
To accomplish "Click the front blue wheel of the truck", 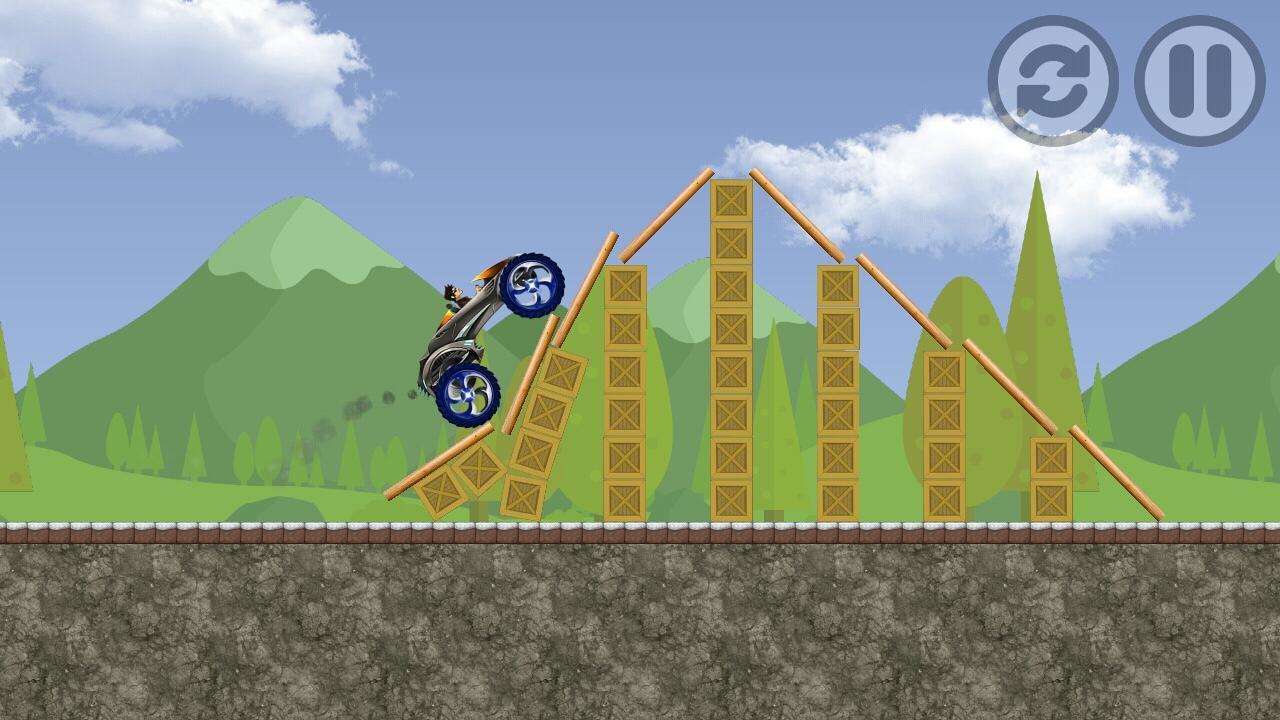I will (532, 285).
